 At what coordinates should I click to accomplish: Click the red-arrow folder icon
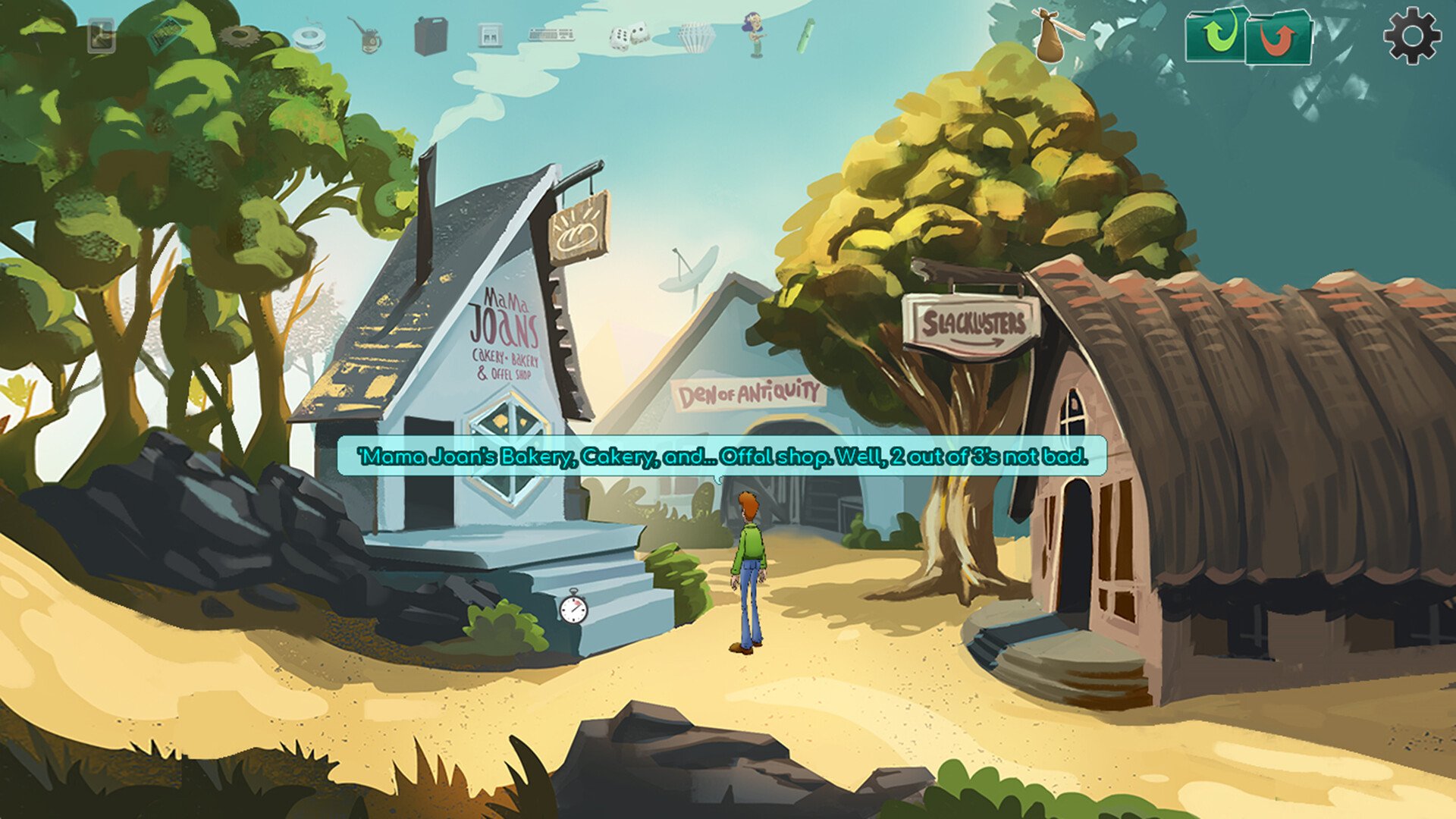pyautogui.click(x=1280, y=38)
